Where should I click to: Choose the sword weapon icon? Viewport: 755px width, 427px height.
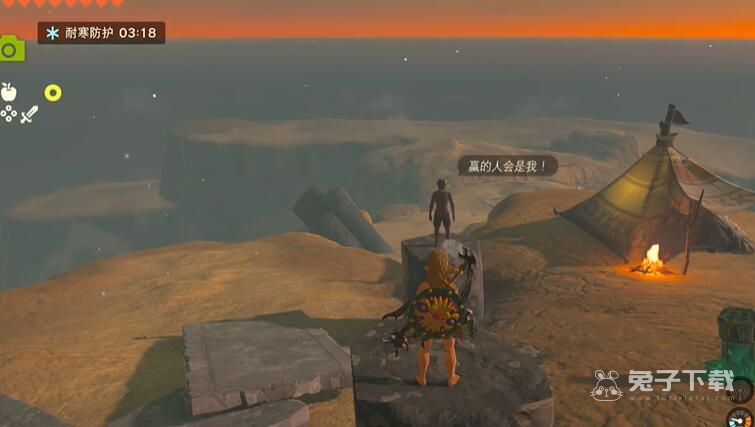click(29, 114)
